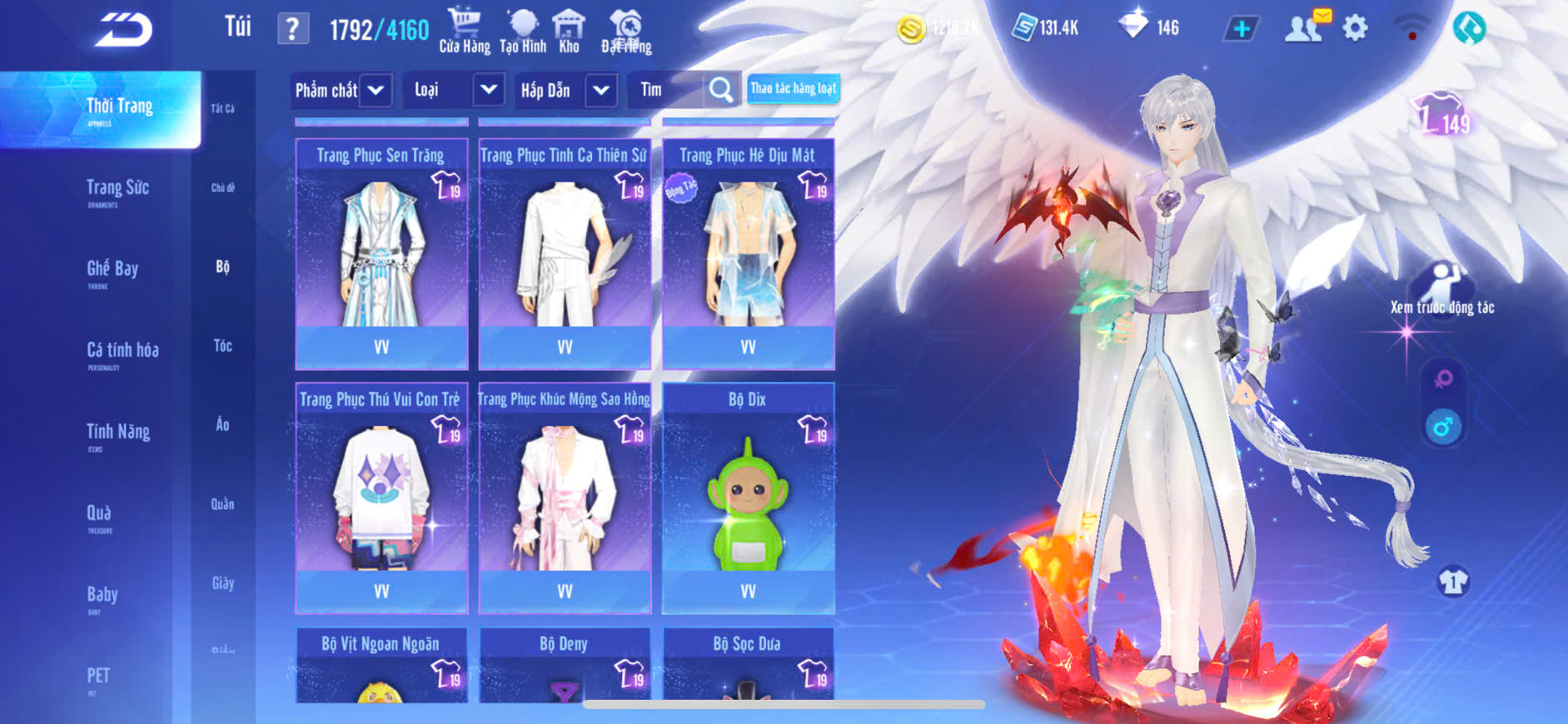Go back with the arrow logo button
Image resolution: width=1568 pixels, height=724 pixels.
[x=123, y=30]
